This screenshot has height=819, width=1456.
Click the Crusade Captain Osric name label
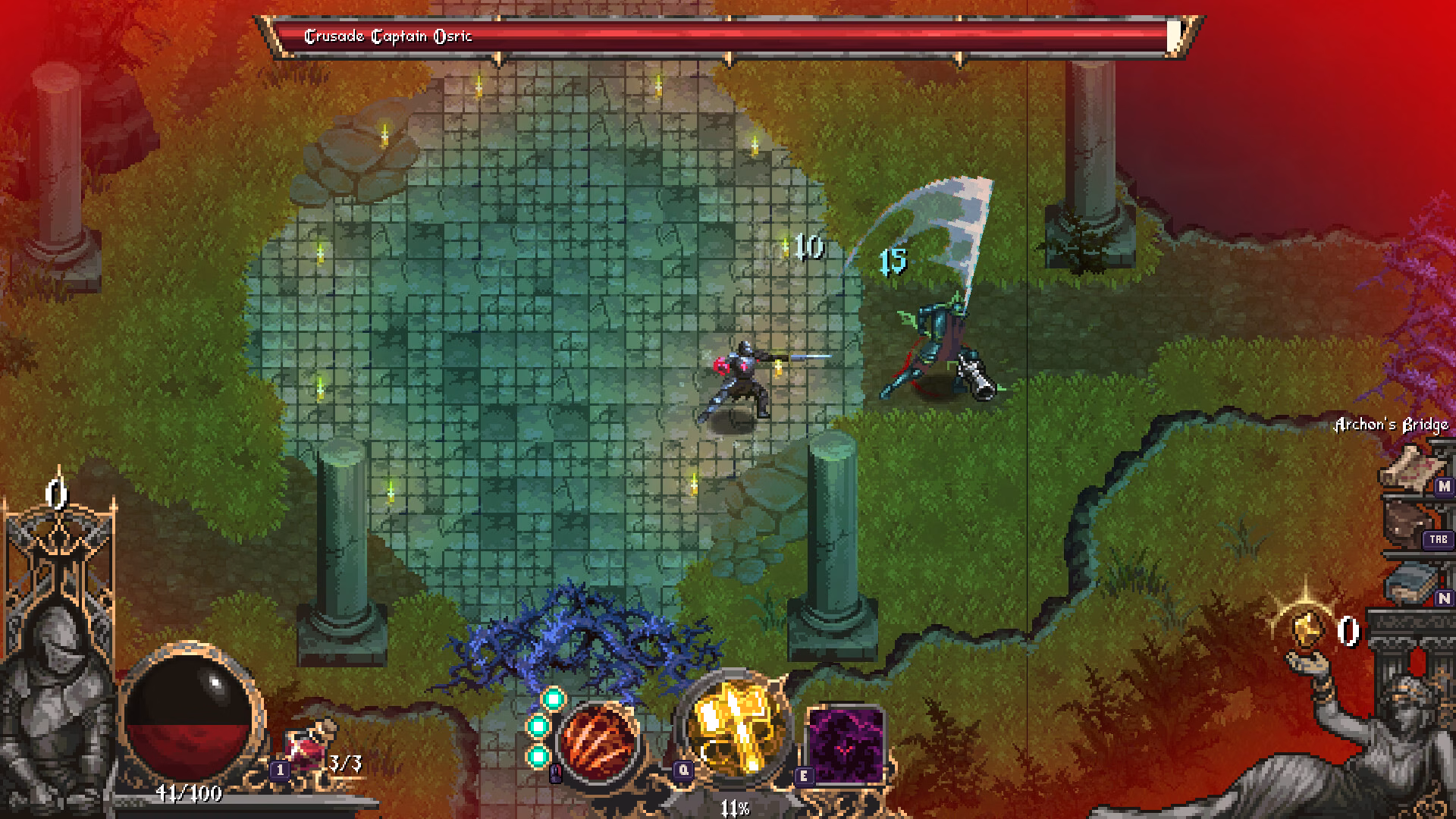[x=388, y=34]
